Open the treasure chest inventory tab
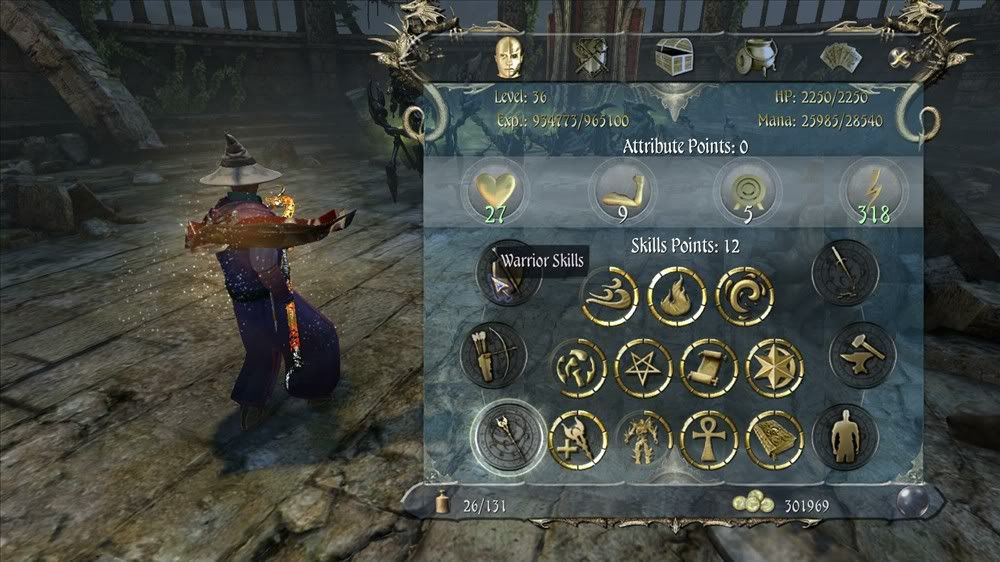 672,58
